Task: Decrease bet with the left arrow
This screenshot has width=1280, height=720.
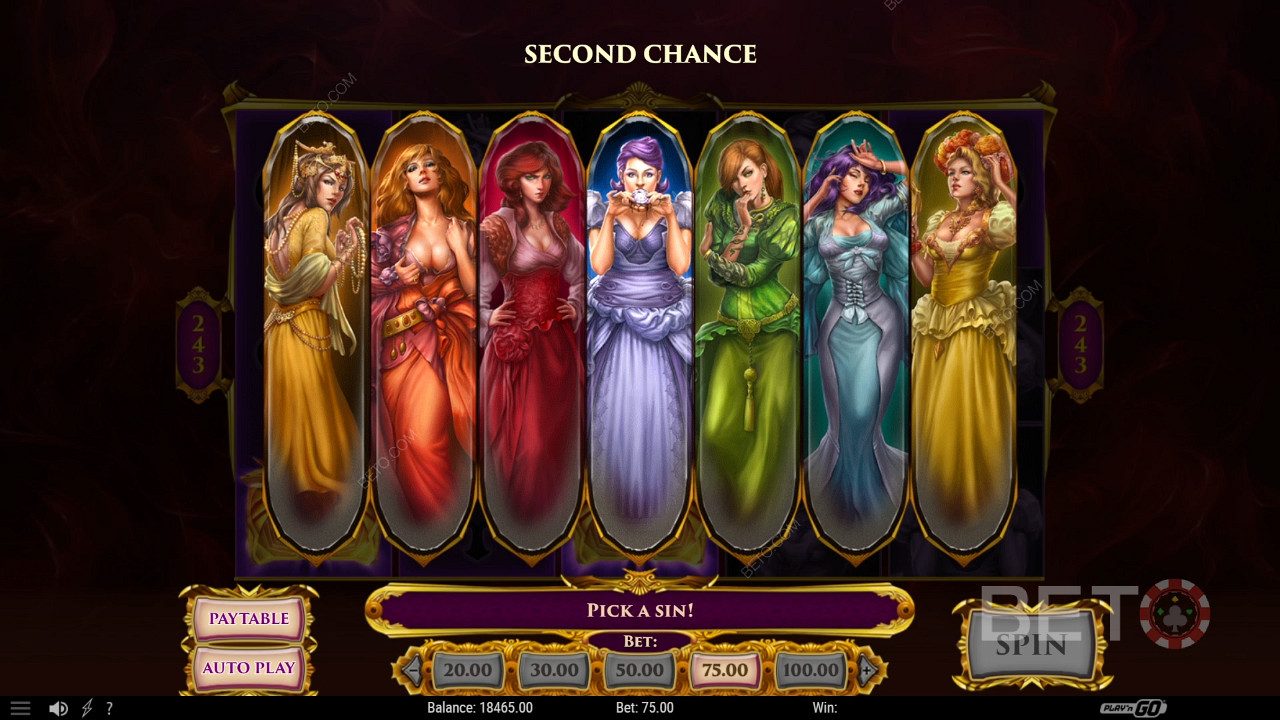Action: pyautogui.click(x=412, y=670)
